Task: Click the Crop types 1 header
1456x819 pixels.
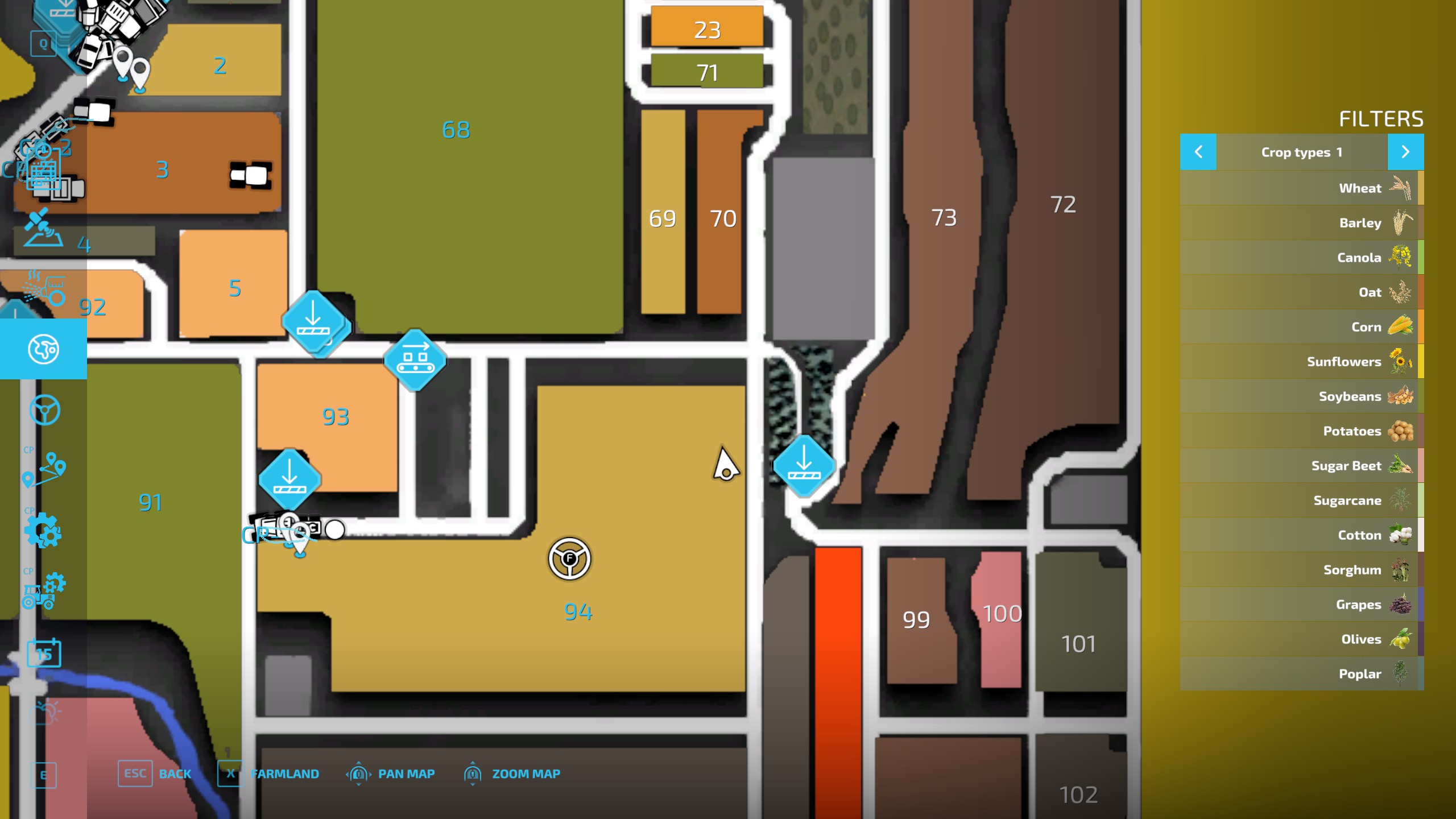Action: [x=1302, y=152]
